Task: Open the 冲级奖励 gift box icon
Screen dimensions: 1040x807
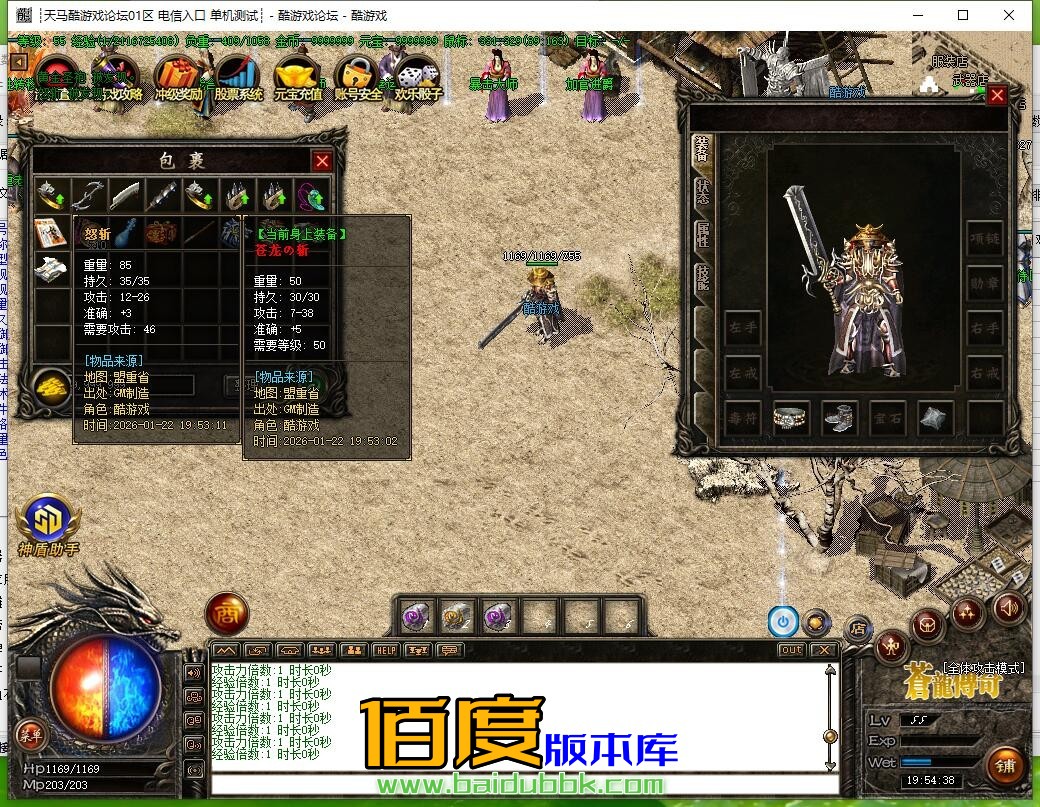Action: click(x=180, y=76)
